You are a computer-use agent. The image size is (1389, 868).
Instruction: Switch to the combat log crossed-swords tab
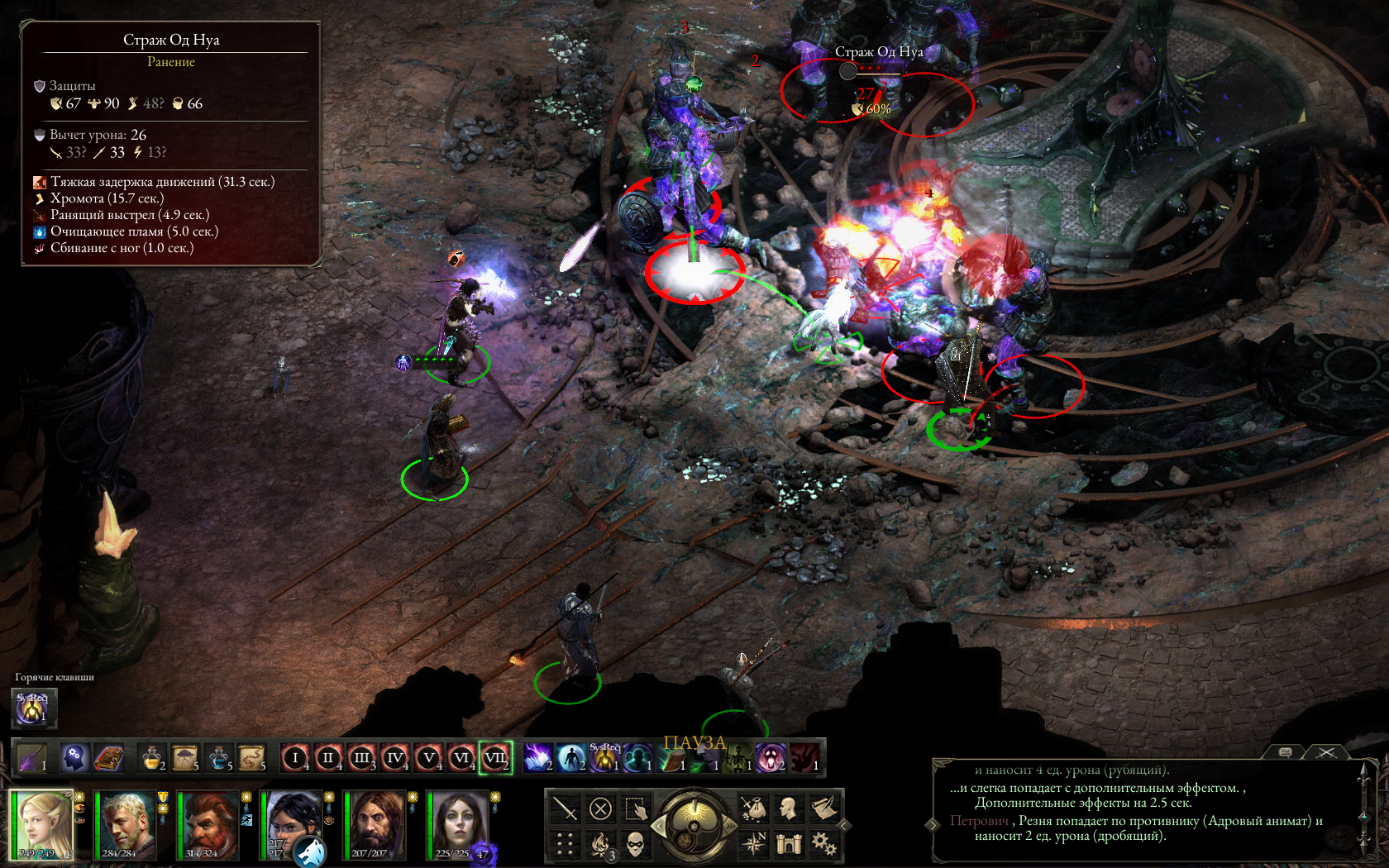pos(1326,752)
